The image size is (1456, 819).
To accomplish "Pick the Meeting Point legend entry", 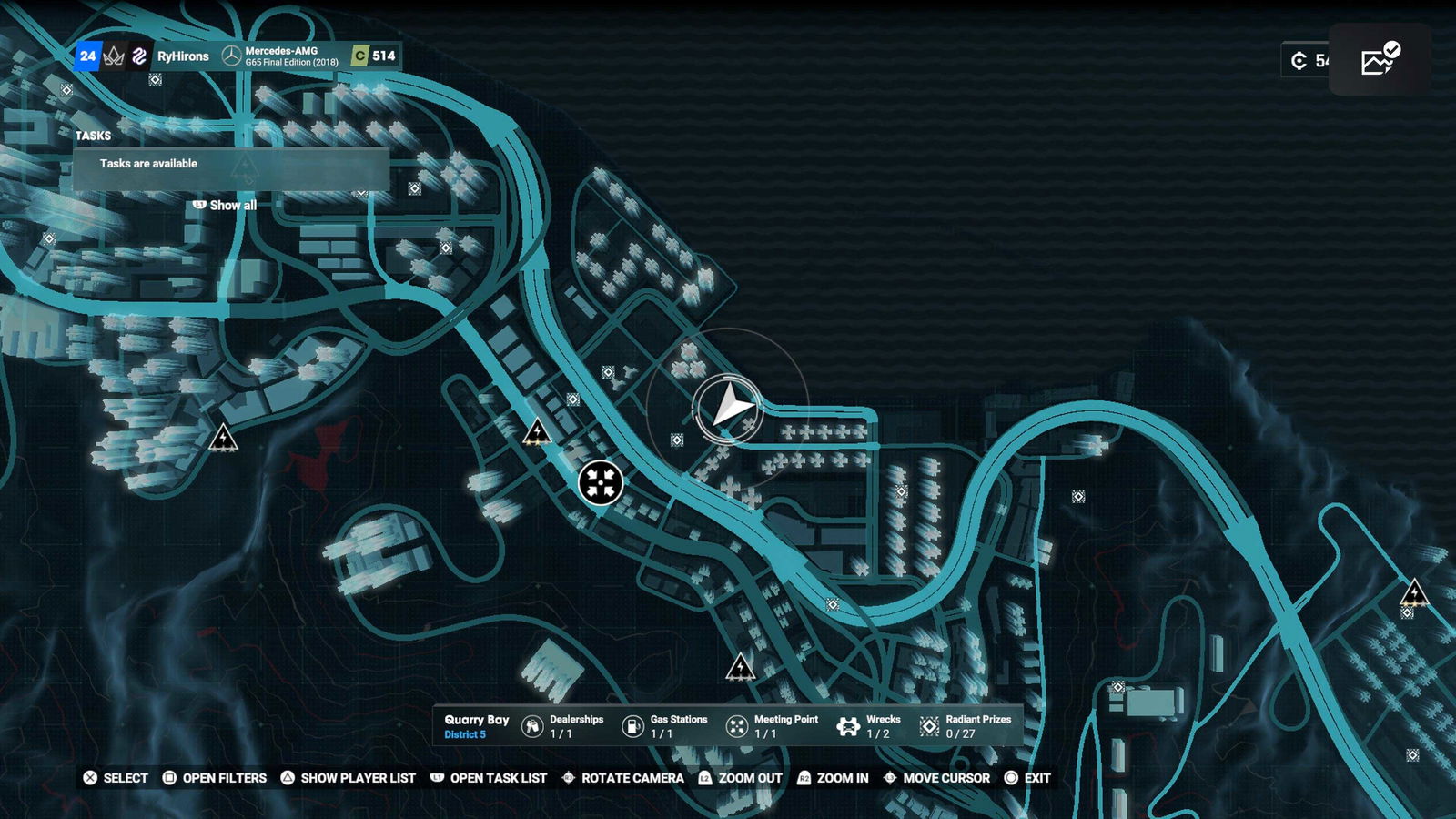I will [x=772, y=726].
